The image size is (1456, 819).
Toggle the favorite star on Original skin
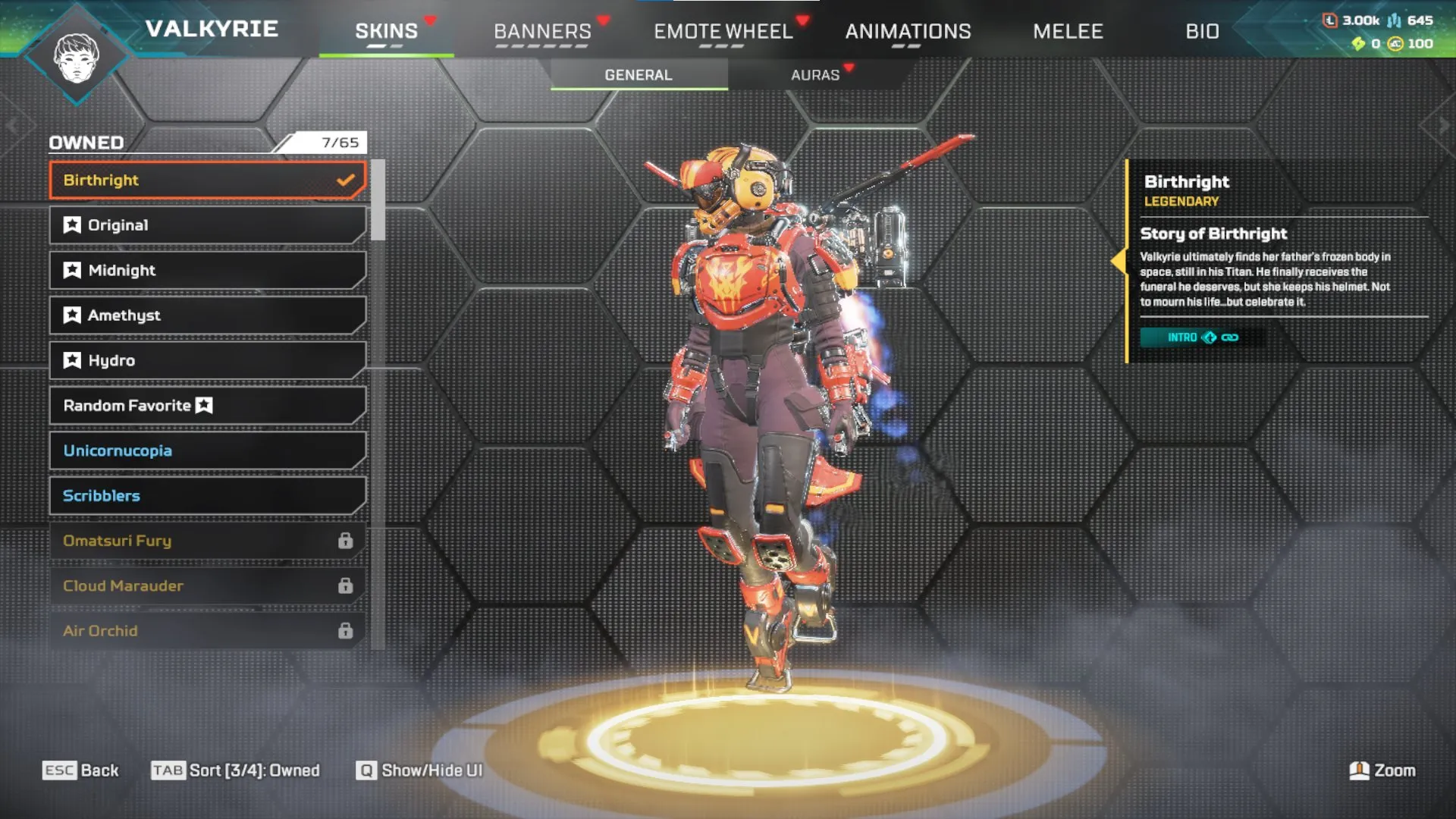click(x=71, y=224)
